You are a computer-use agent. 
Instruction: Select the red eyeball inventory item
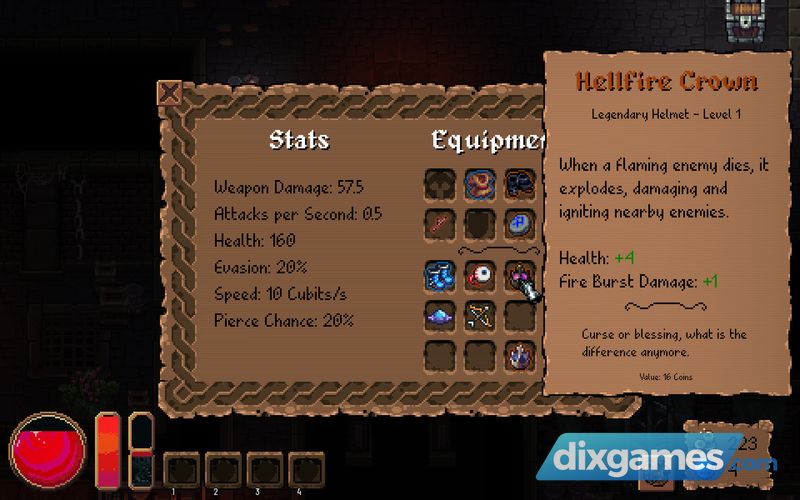(x=479, y=276)
